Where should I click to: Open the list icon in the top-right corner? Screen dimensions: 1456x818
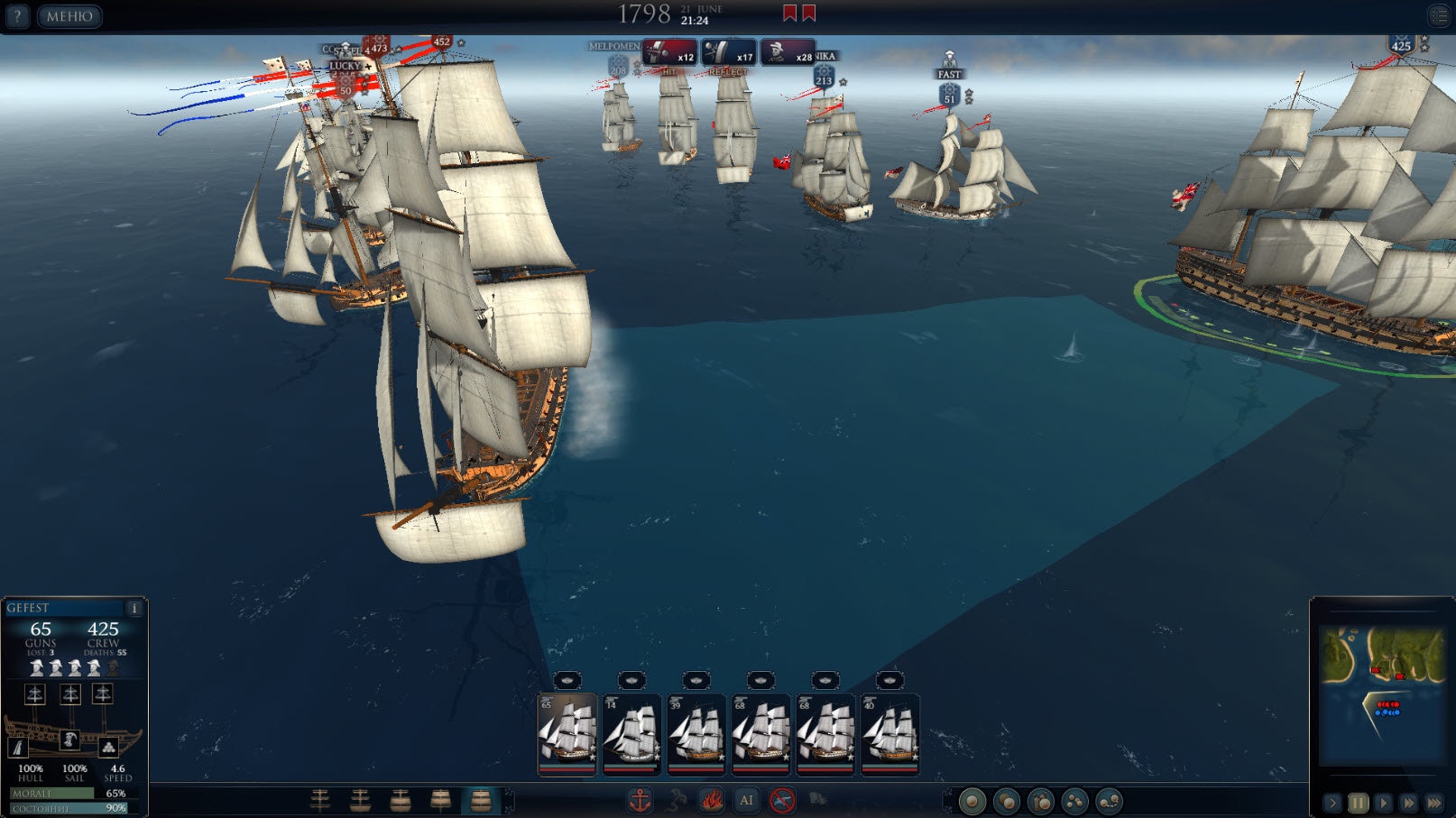(1439, 15)
